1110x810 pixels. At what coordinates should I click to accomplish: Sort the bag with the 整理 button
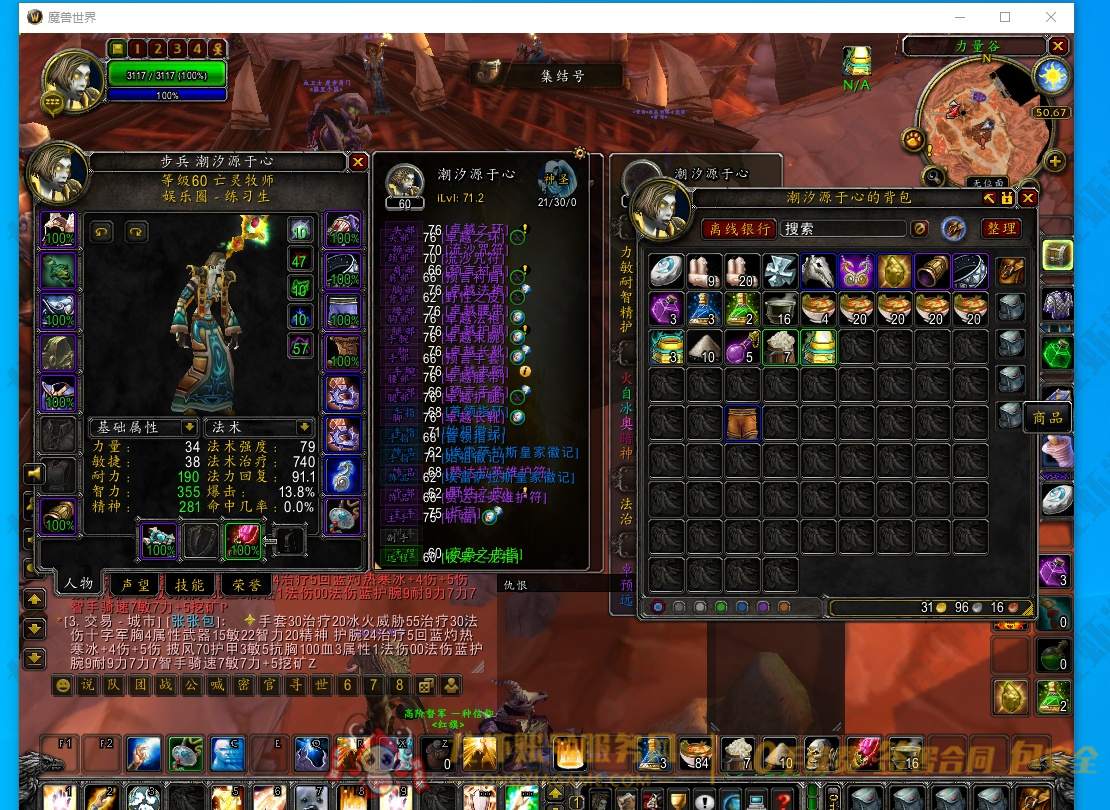[1001, 229]
